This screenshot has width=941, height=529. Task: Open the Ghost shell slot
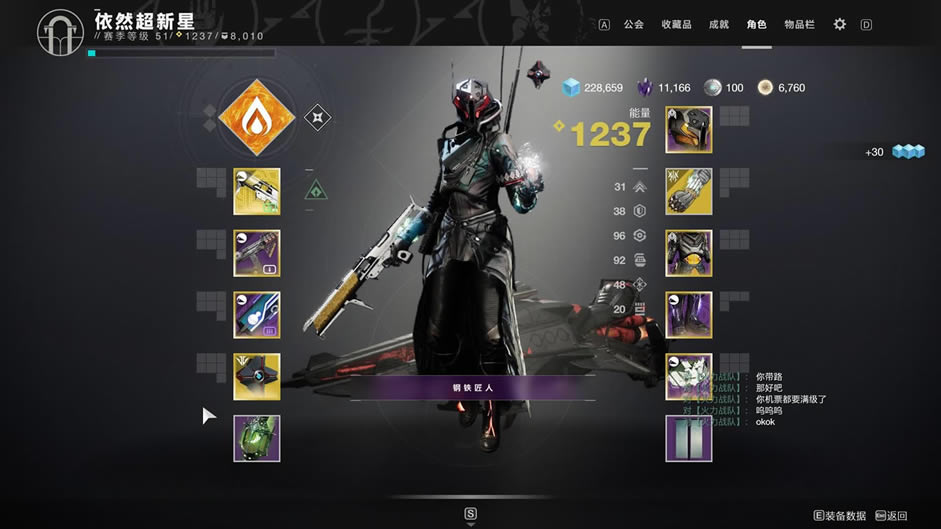[257, 377]
